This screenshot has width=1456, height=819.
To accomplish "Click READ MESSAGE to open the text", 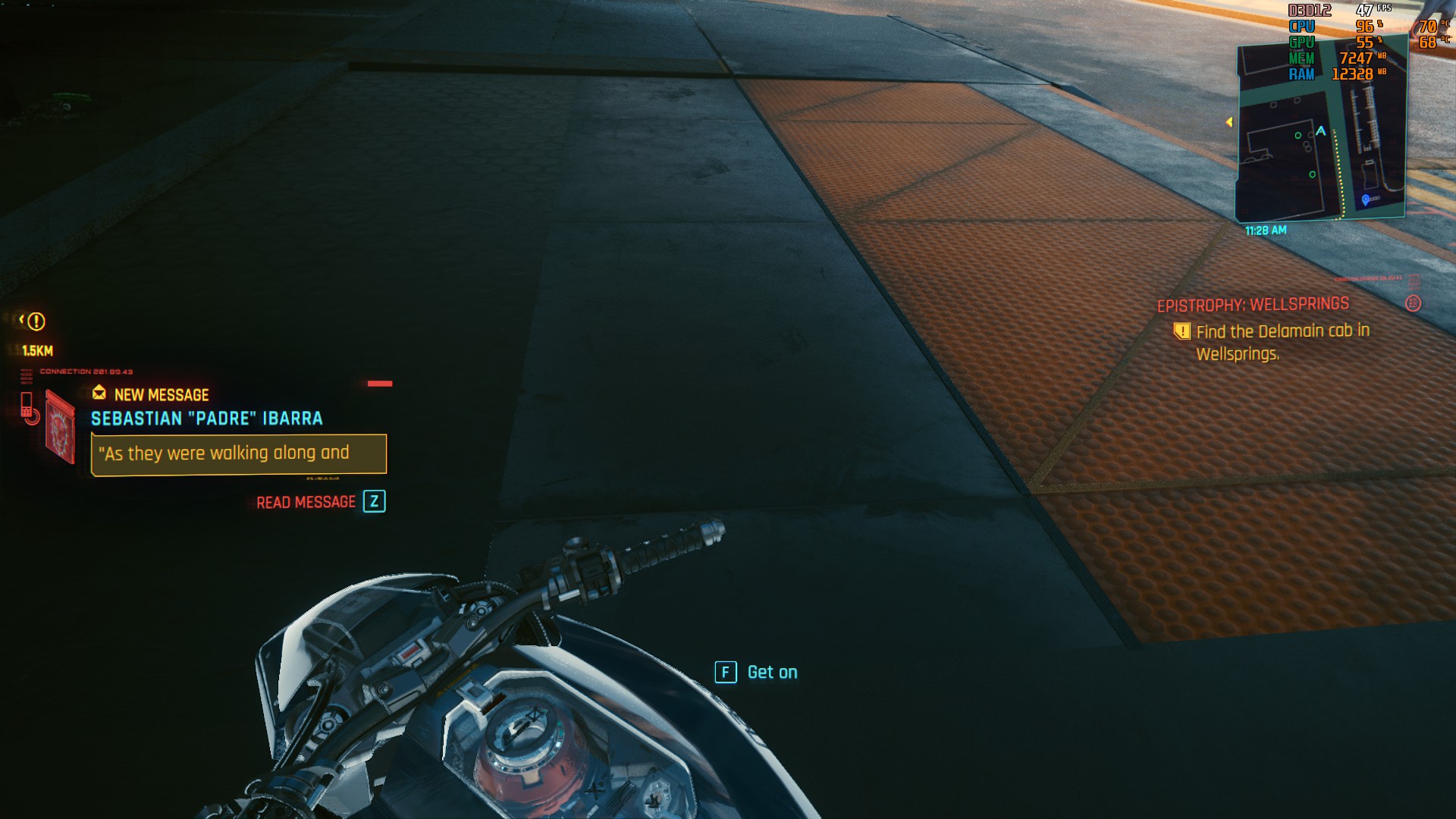I will (306, 502).
